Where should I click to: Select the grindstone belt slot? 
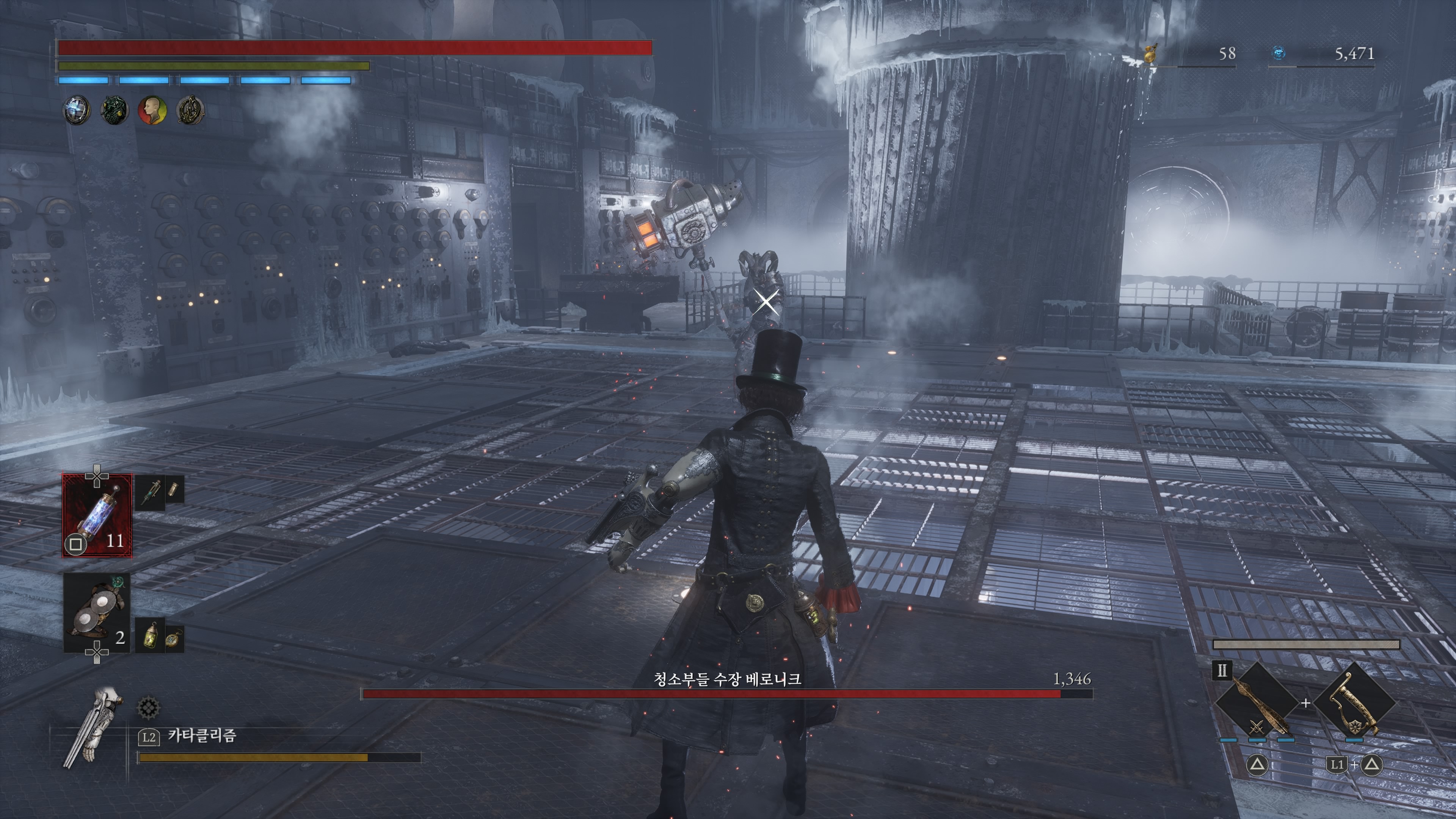pos(97,612)
